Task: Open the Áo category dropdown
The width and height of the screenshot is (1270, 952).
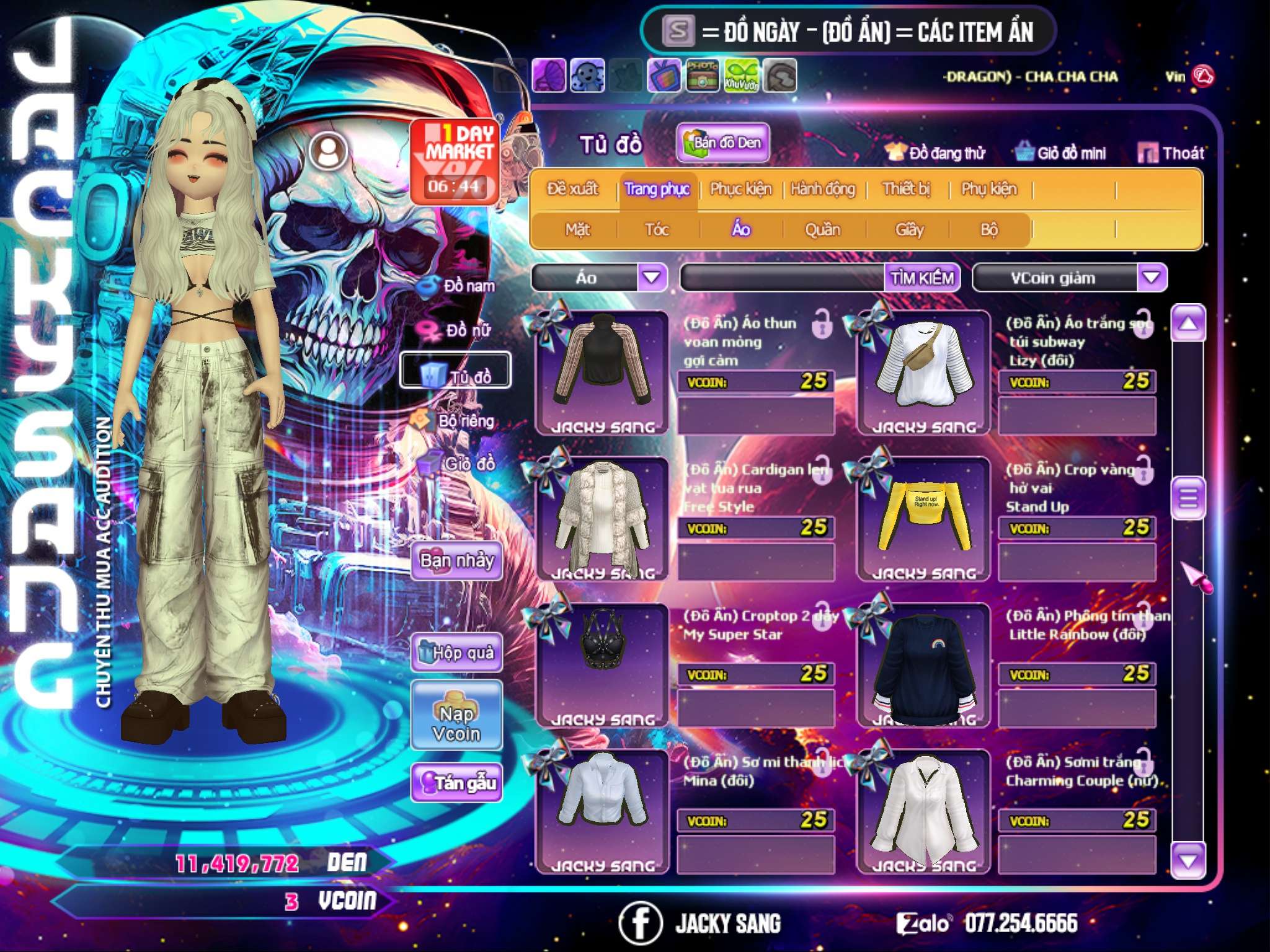Action: [x=651, y=278]
